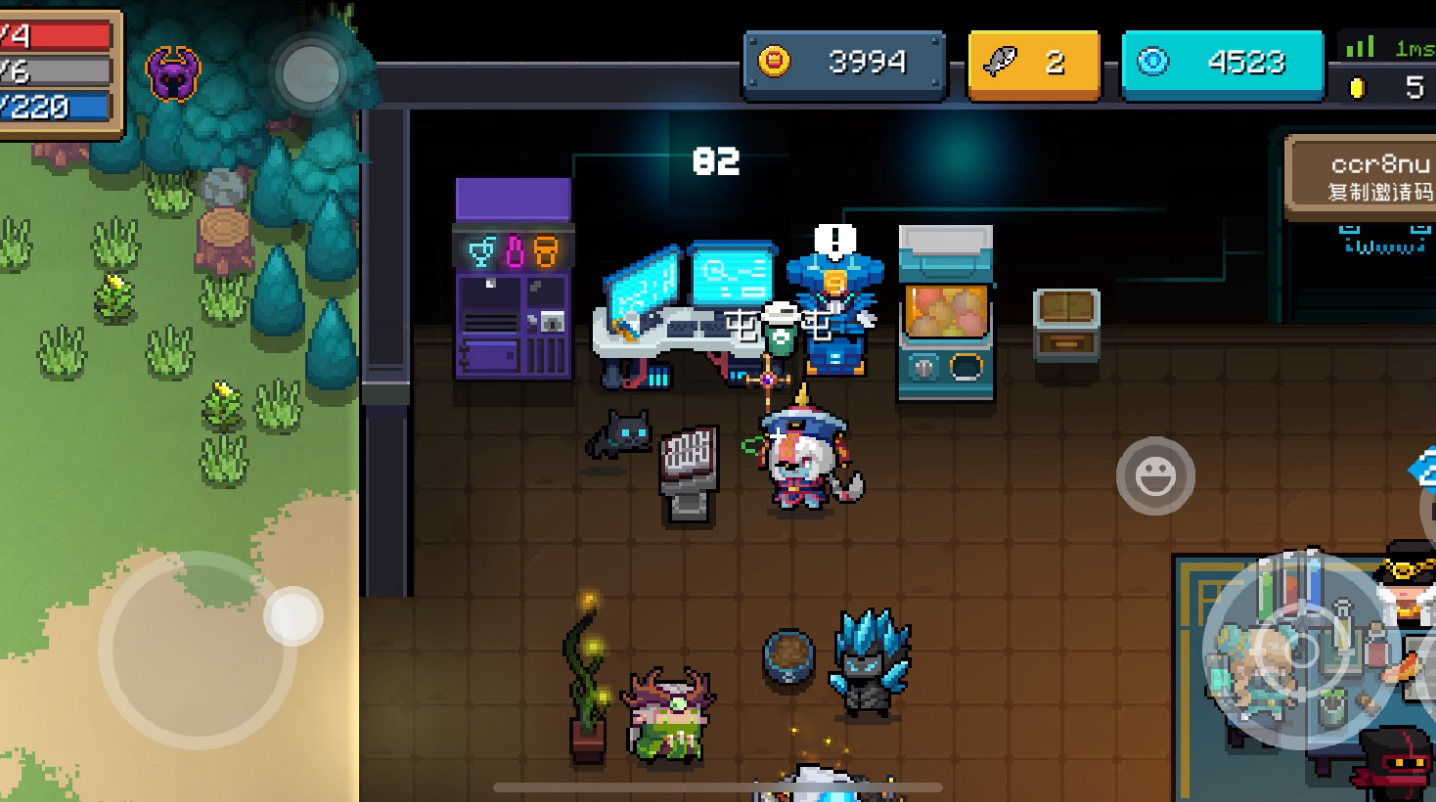This screenshot has height=802, width=1436.
Task: Tap the virtual movement joystick
Action: [197, 650]
